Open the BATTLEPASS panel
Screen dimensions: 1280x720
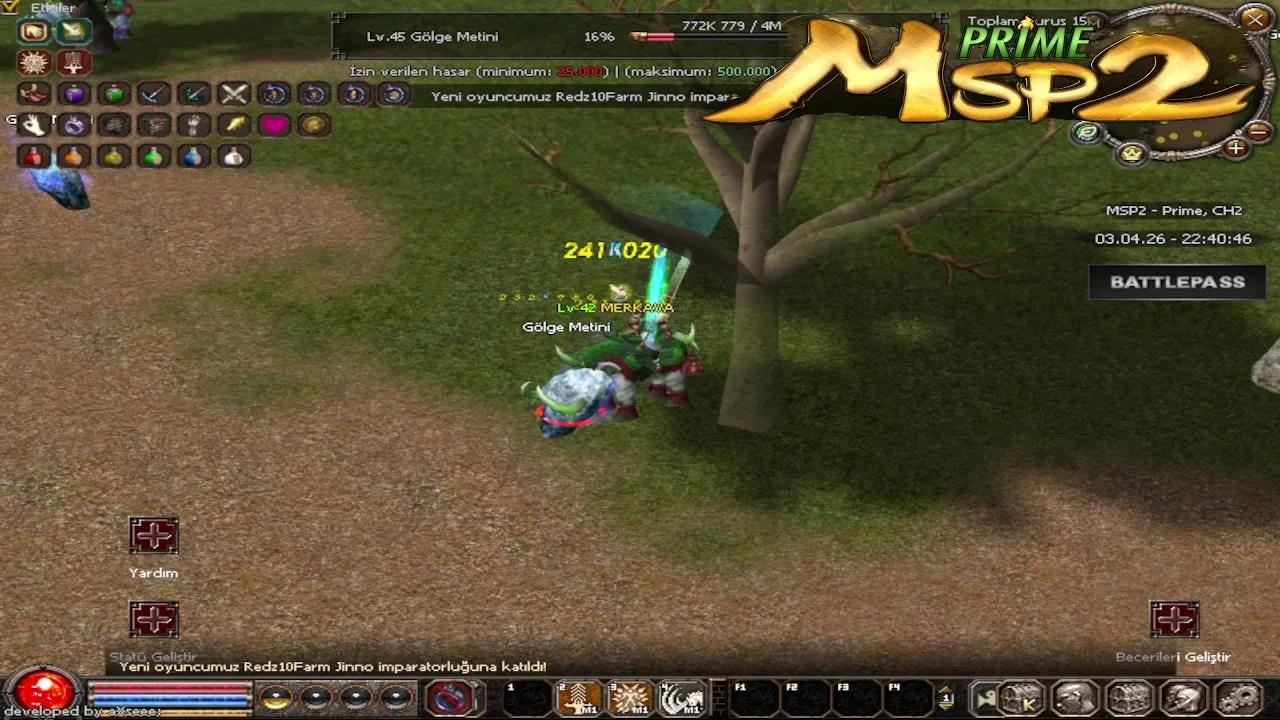(x=1176, y=282)
